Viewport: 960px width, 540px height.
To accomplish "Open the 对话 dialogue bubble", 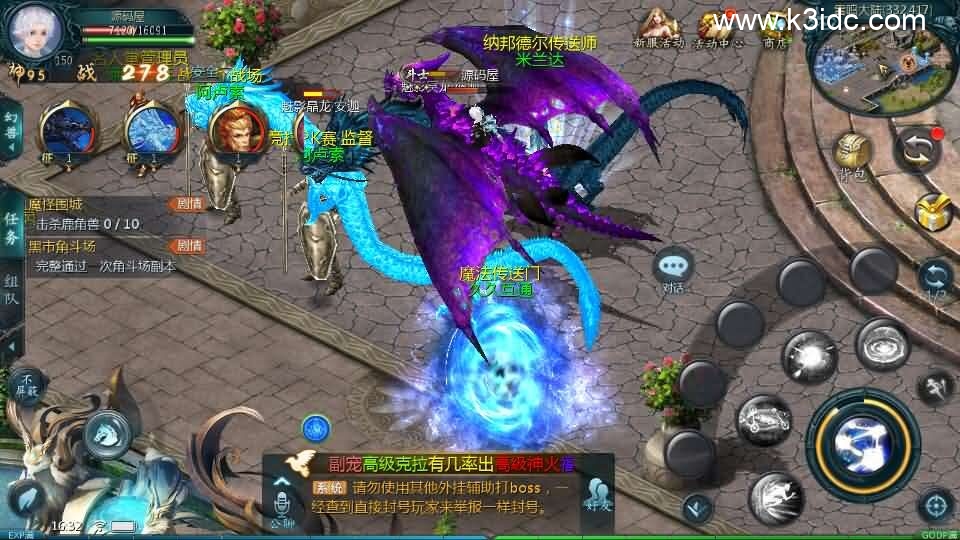I will (x=673, y=269).
